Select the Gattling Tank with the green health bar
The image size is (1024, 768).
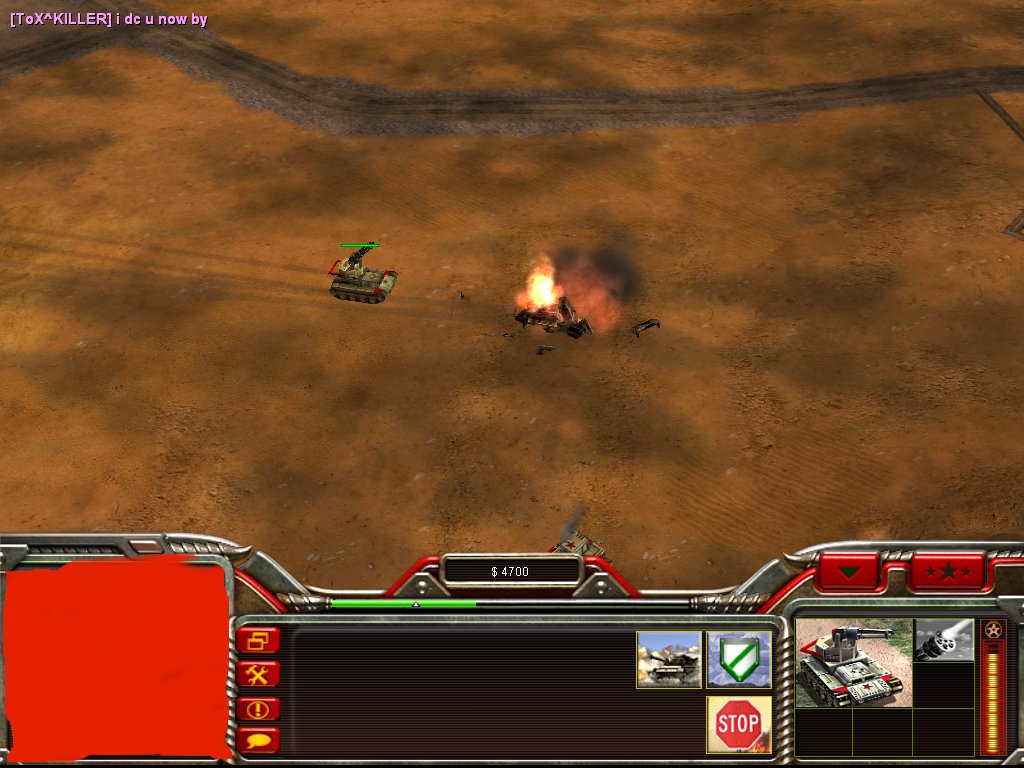coord(362,276)
